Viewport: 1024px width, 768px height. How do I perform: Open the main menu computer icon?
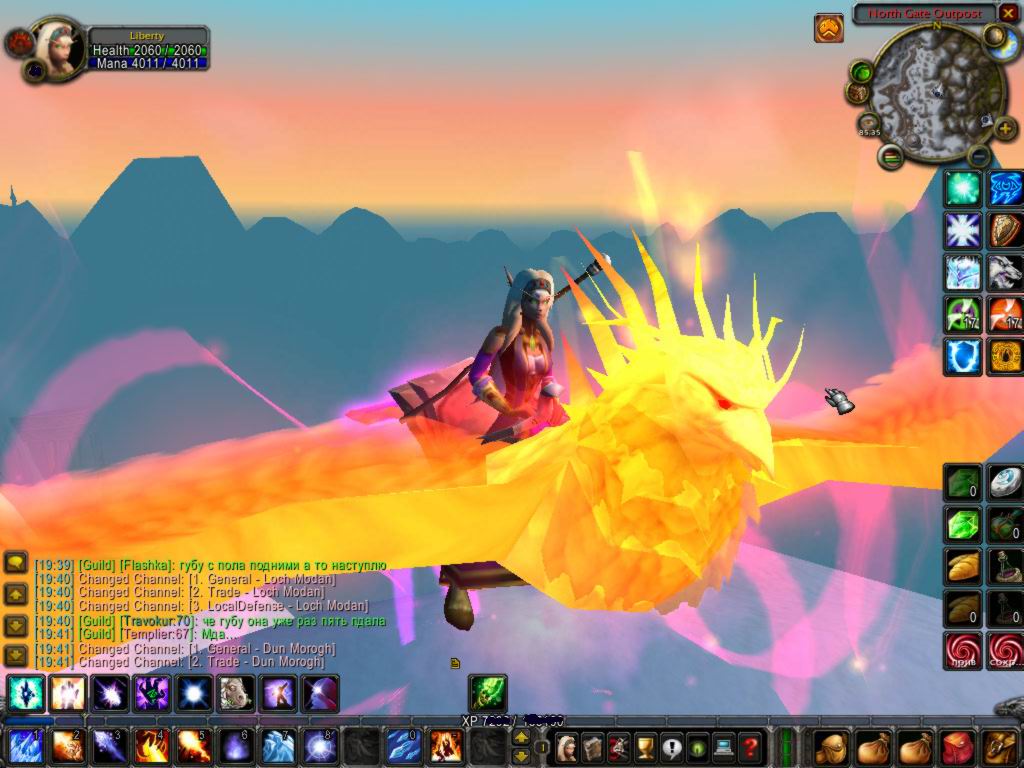pos(723,746)
